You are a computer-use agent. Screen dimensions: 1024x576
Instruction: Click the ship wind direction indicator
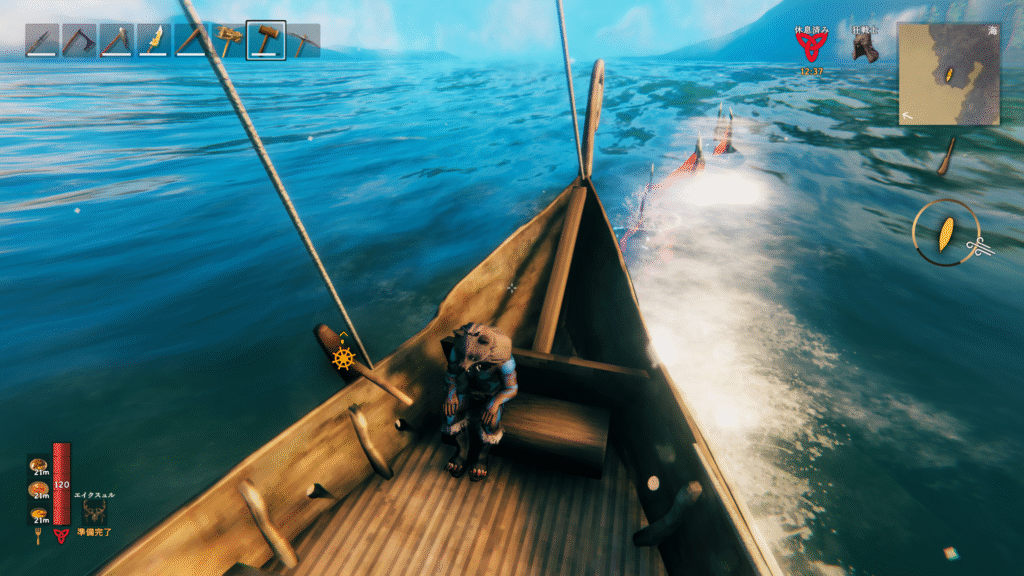coord(945,233)
